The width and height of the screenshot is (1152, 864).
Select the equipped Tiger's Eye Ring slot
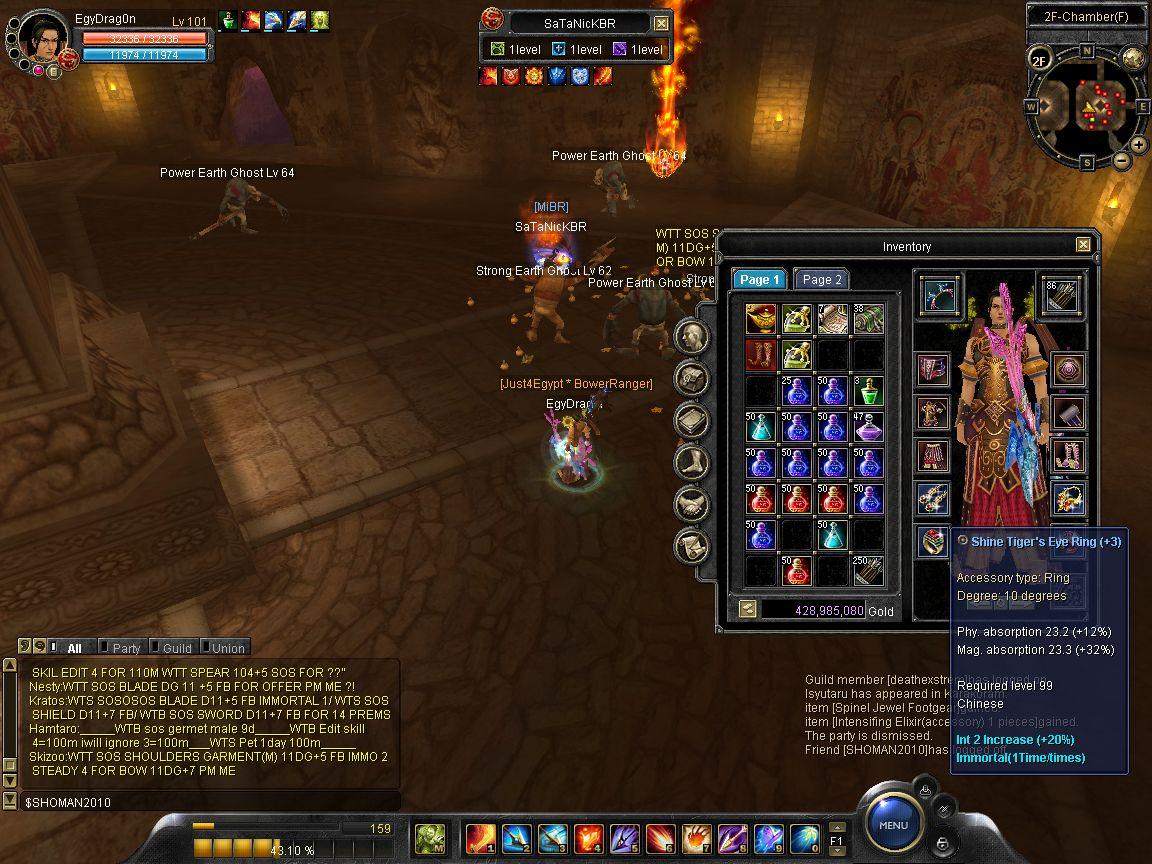(x=933, y=541)
